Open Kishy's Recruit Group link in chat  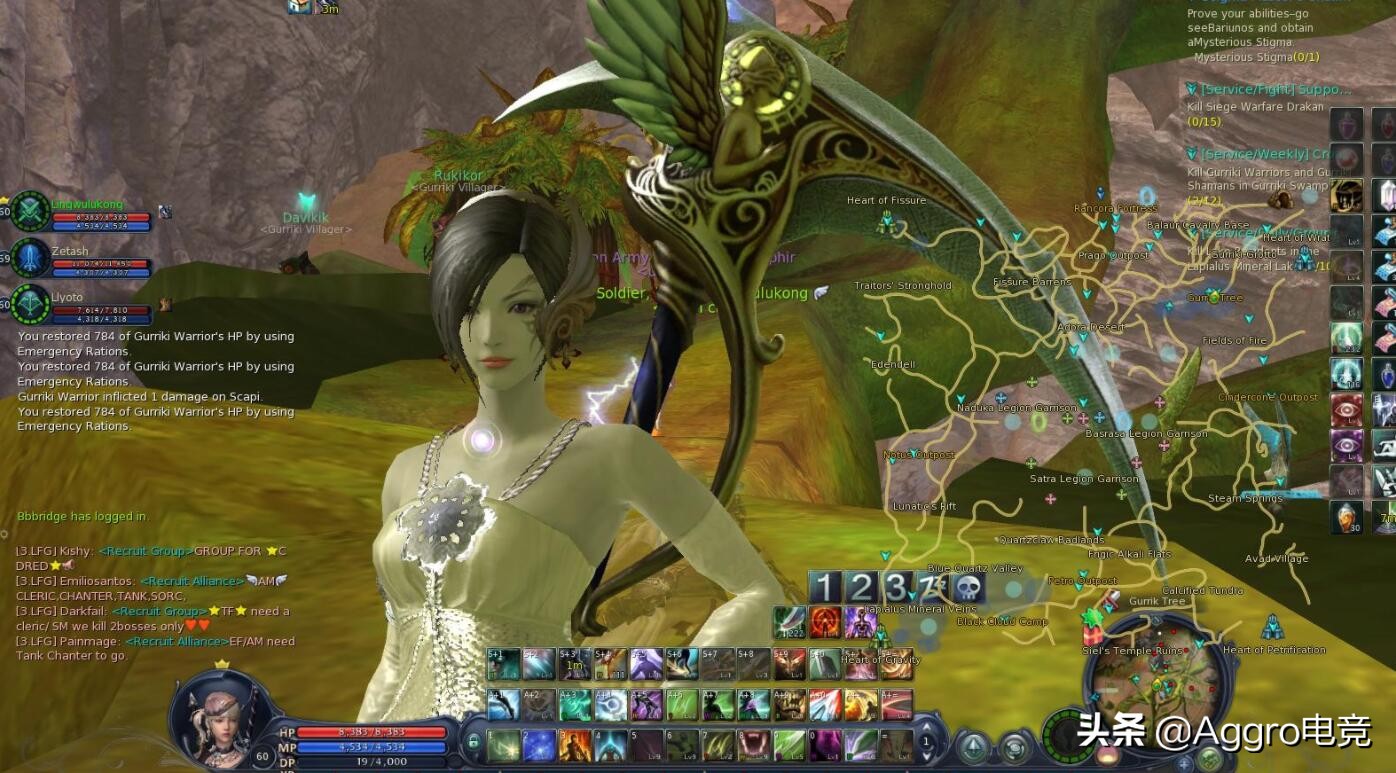click(x=145, y=551)
